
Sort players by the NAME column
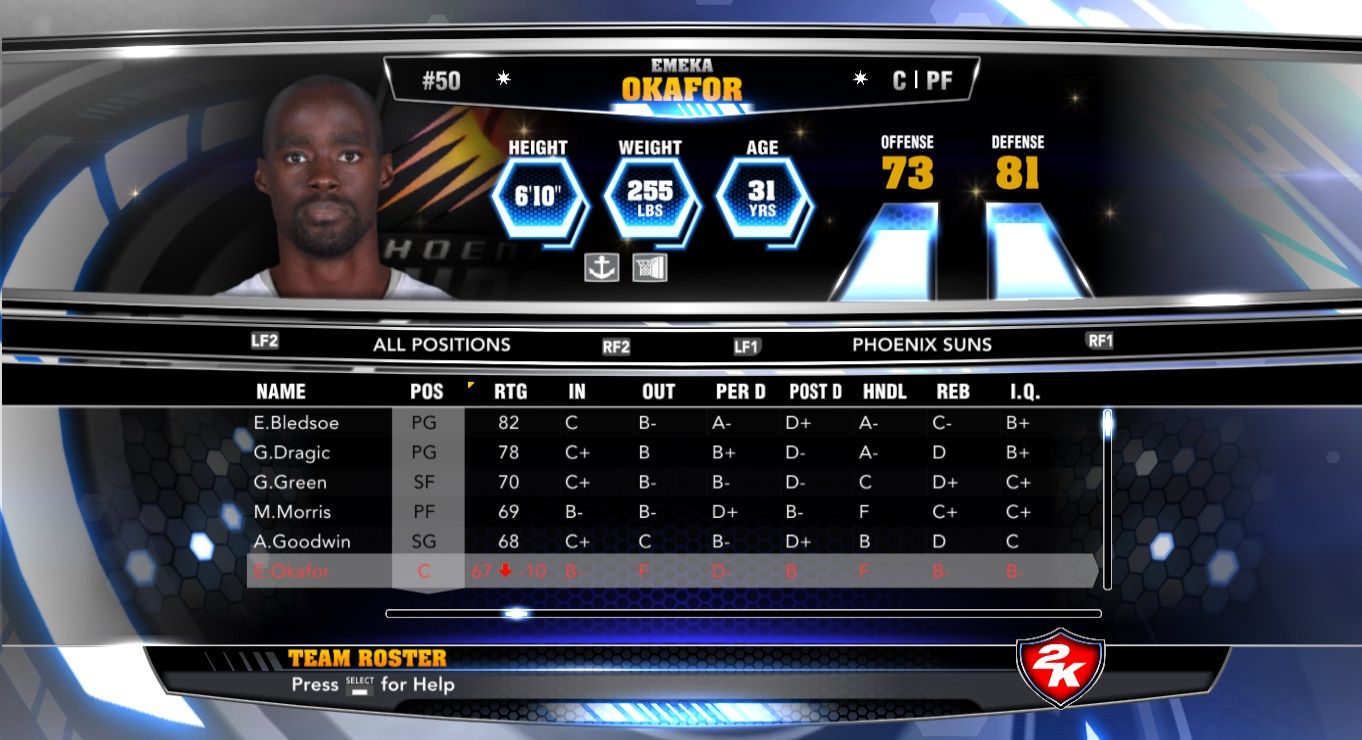281,392
